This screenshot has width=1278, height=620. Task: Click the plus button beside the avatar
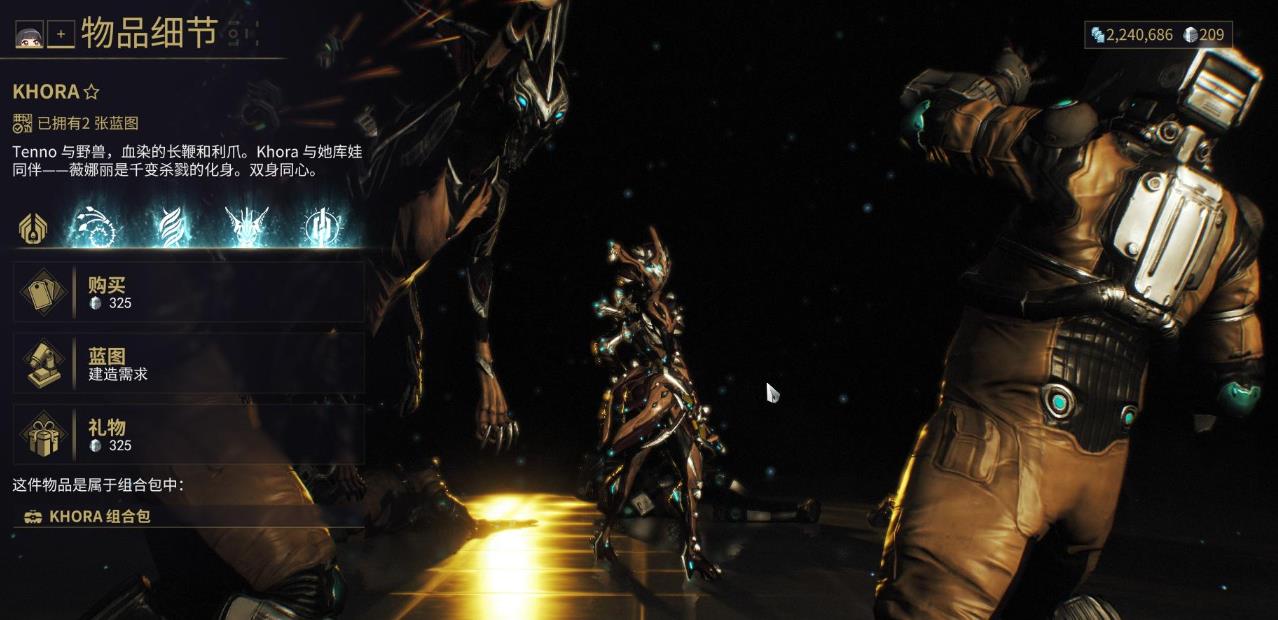coord(61,35)
